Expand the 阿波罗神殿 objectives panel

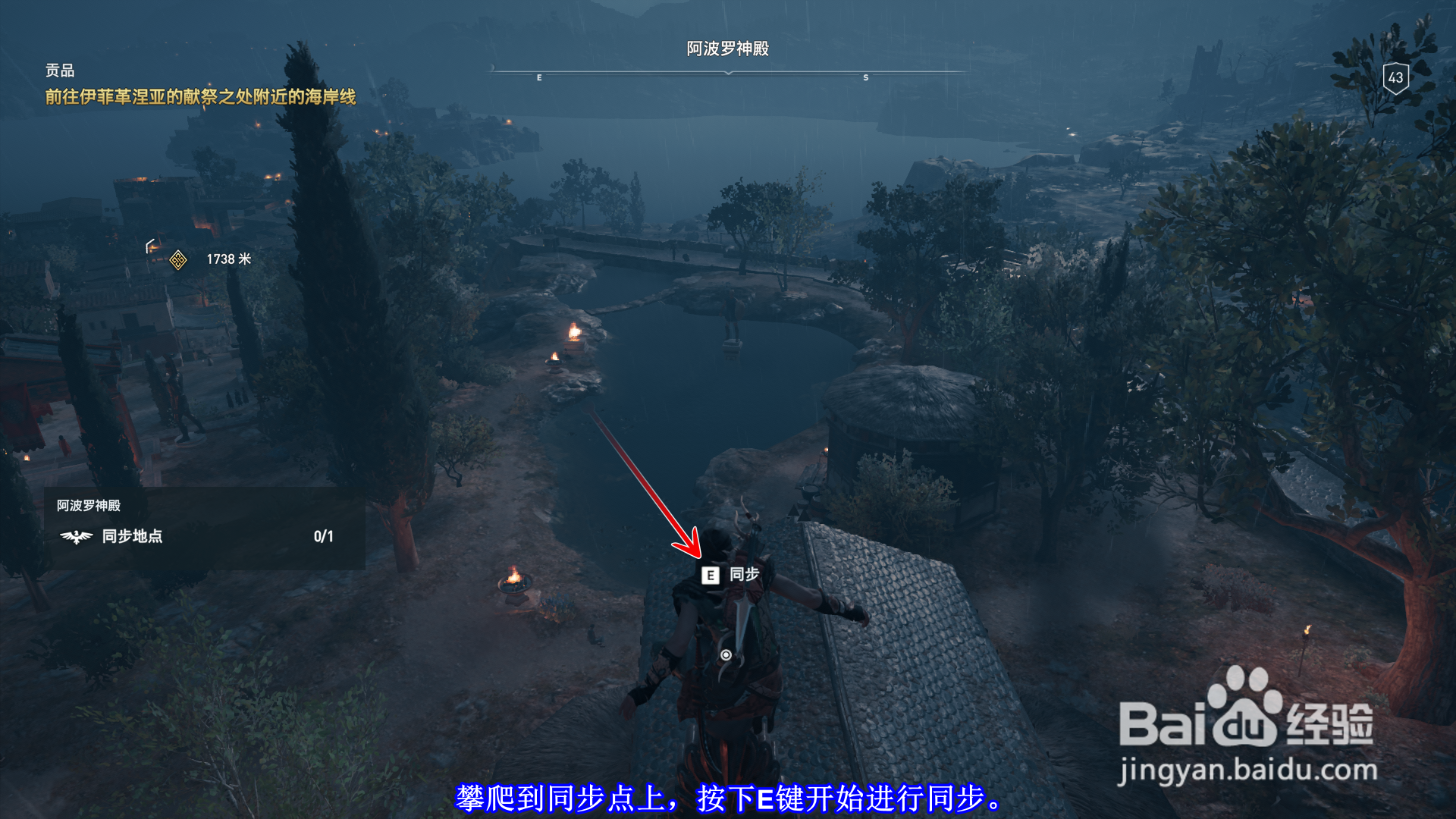click(x=88, y=504)
